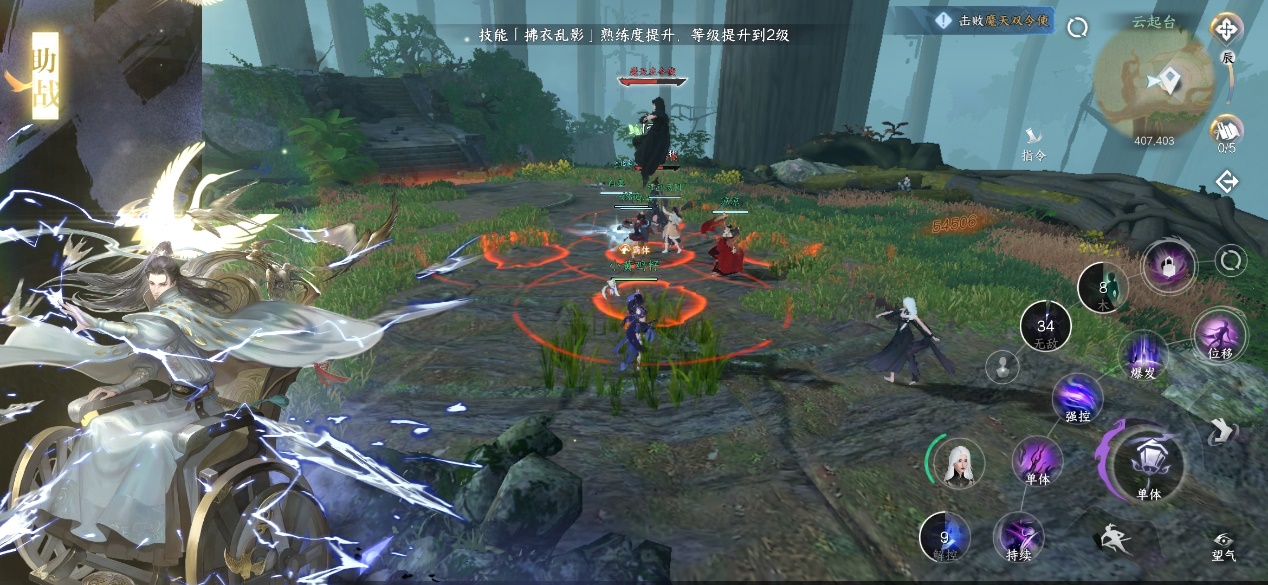Trigger the 无敌 invincibility skill
The height and width of the screenshot is (585, 1268).
[1045, 328]
